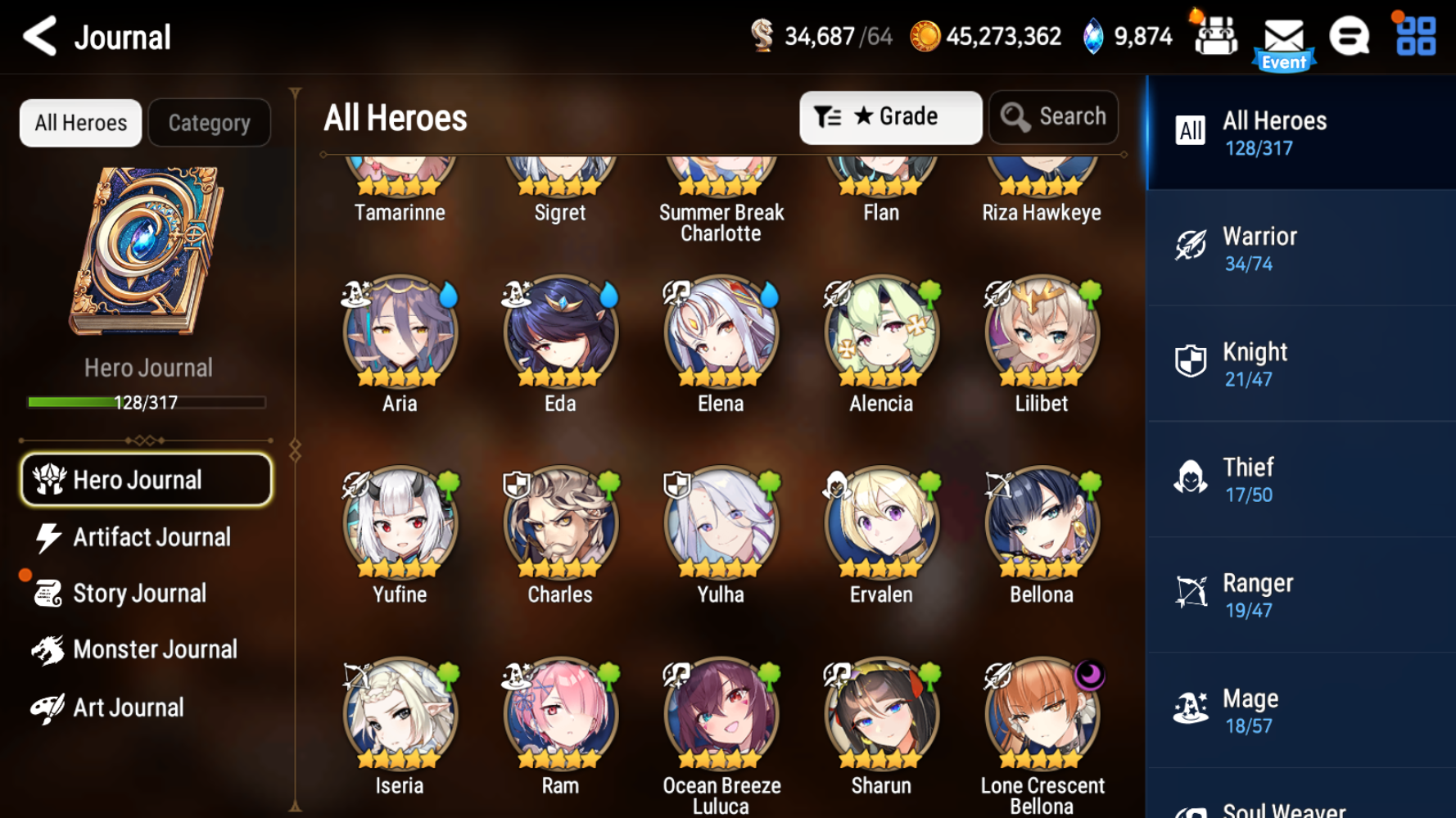Open the Search function

(x=1053, y=116)
